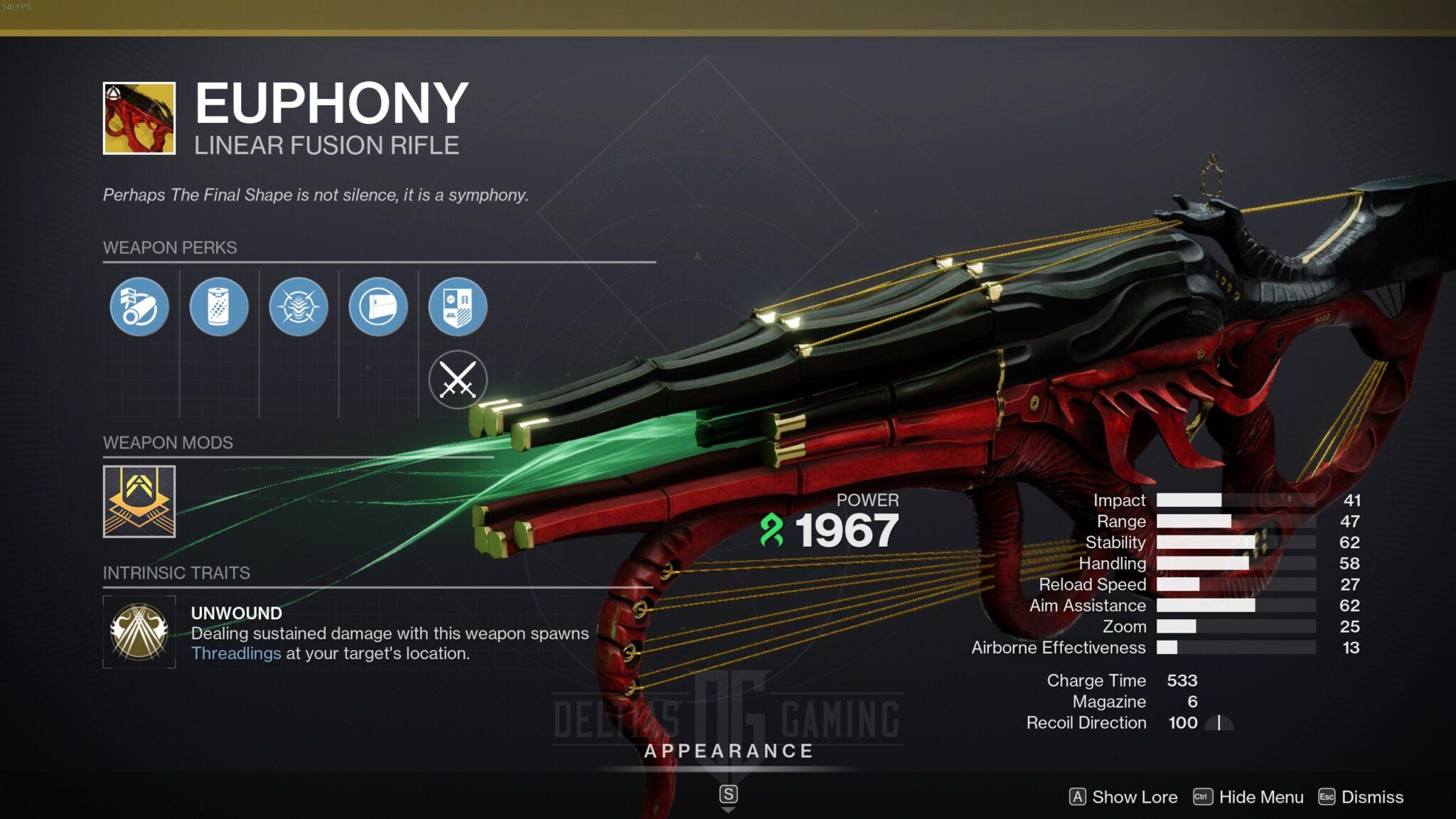Toggle the crossed swords kill tracker
This screenshot has width=1456, height=819.
[x=459, y=379]
